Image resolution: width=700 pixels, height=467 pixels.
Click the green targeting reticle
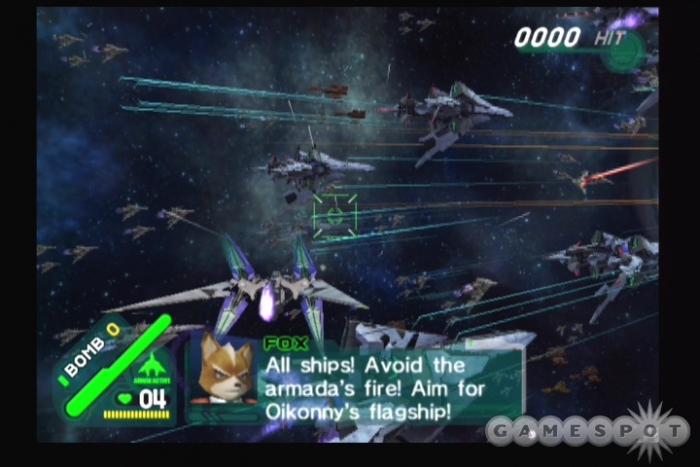pos(335,213)
